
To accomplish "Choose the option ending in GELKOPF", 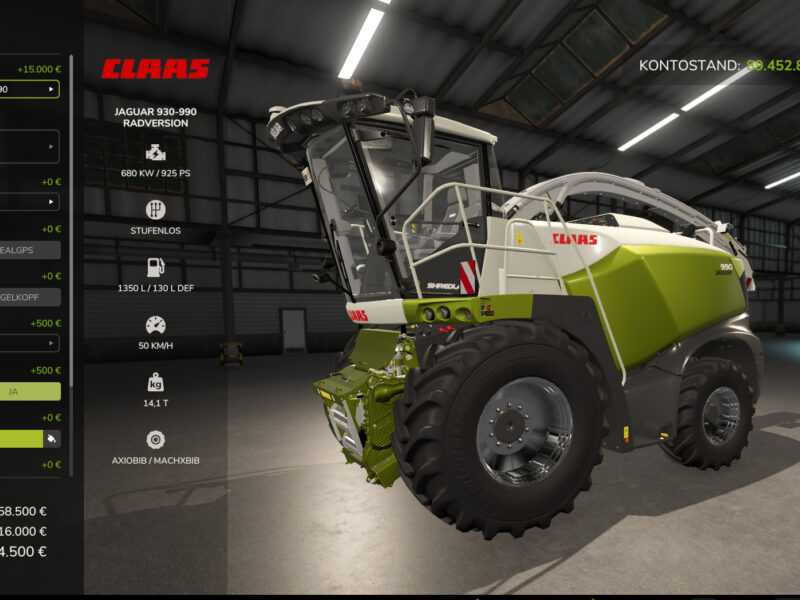I will coord(29,297).
